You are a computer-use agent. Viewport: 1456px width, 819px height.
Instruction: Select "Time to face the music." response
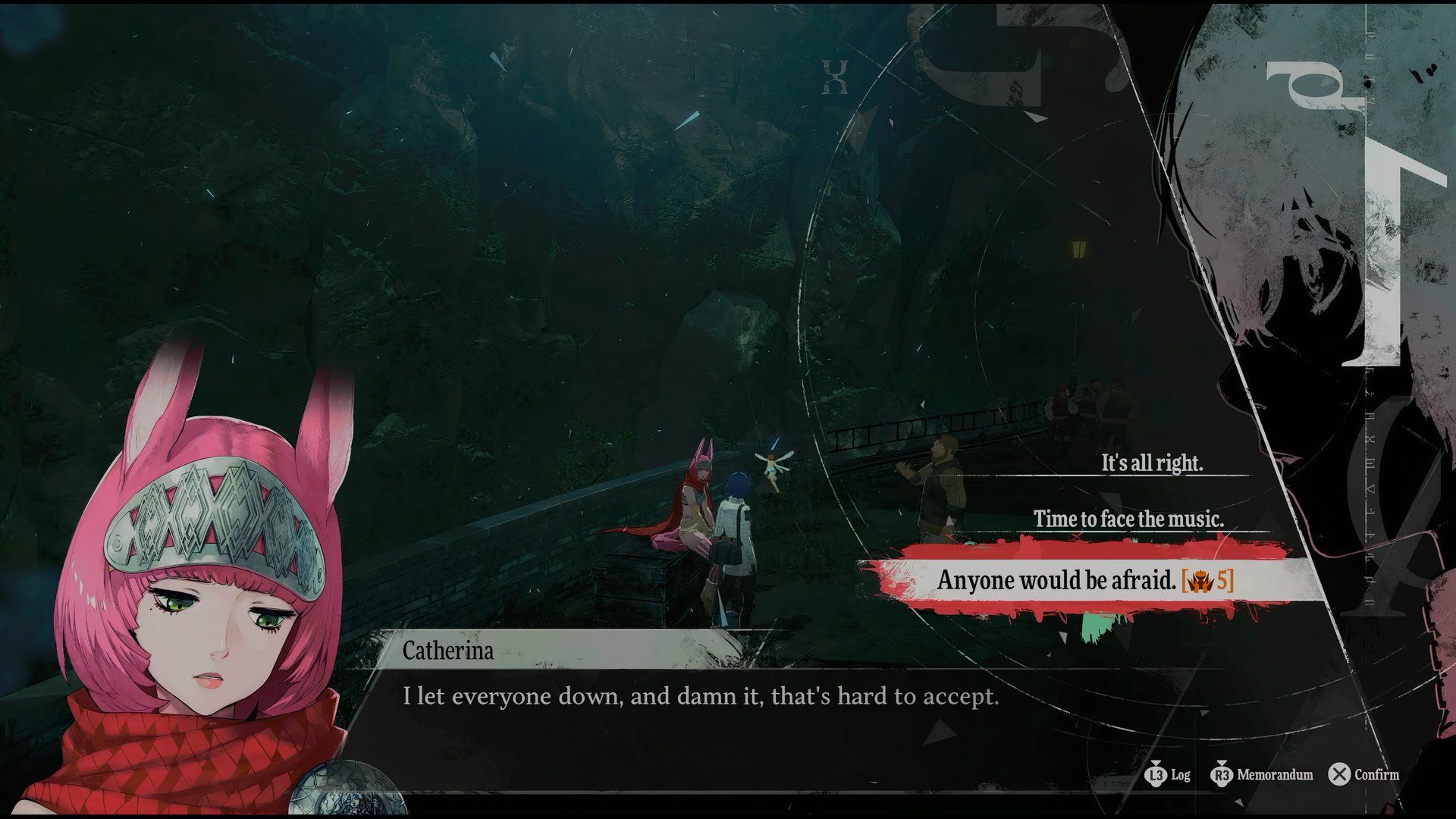tap(1128, 519)
